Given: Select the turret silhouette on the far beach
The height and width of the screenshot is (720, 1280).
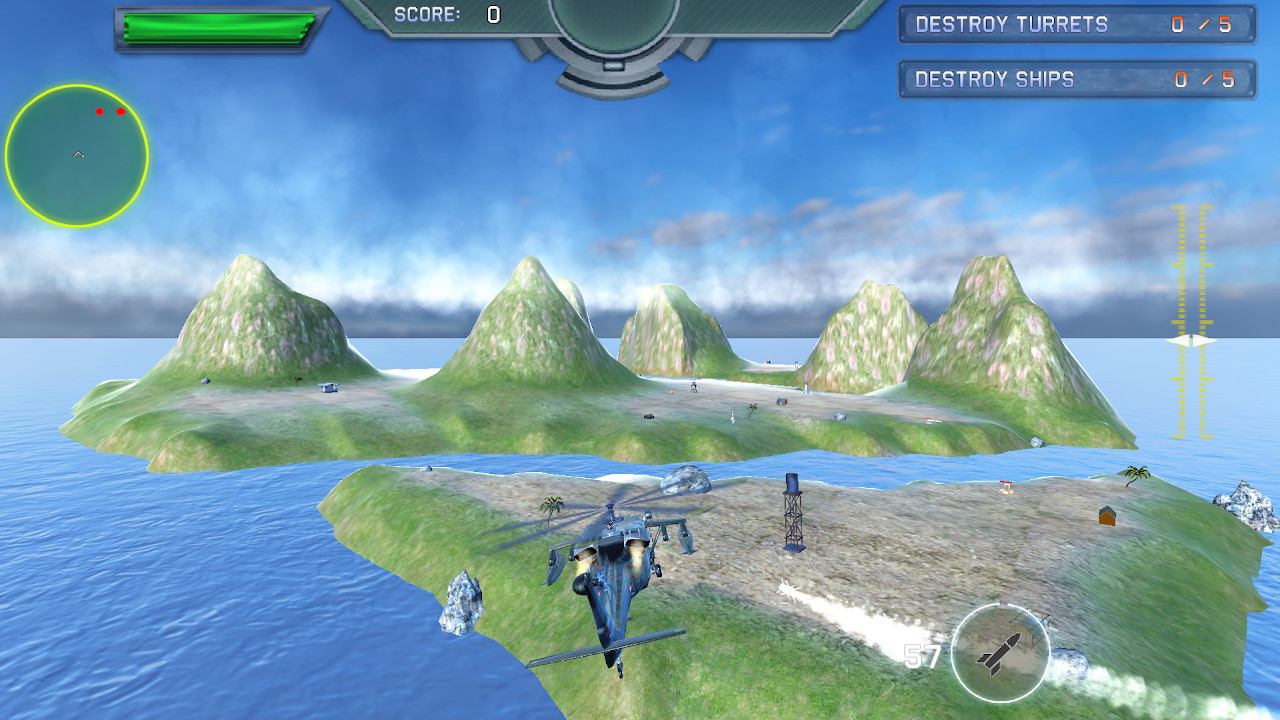Looking at the screenshot, I should pyautogui.click(x=694, y=386).
